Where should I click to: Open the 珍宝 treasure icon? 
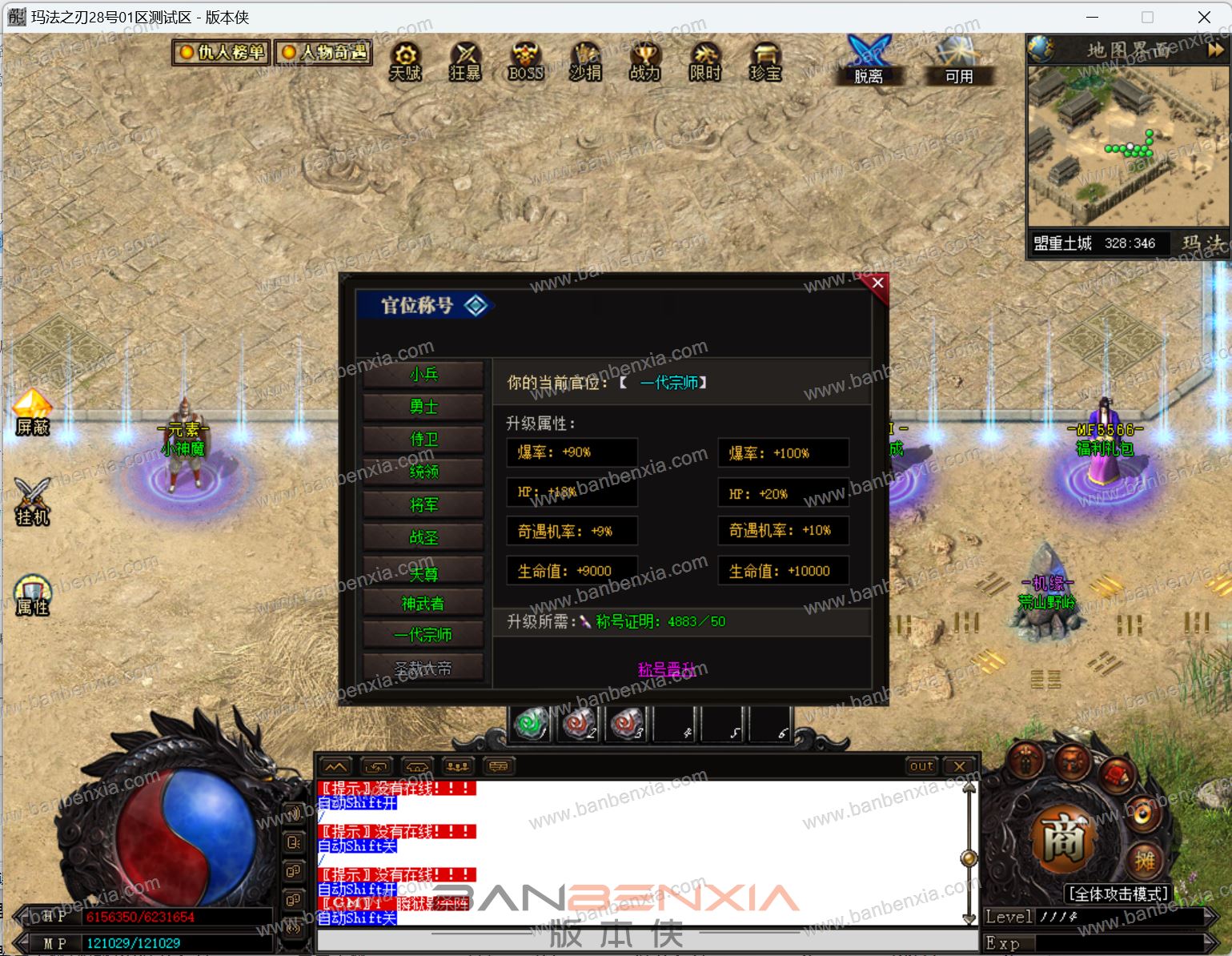pos(764,62)
